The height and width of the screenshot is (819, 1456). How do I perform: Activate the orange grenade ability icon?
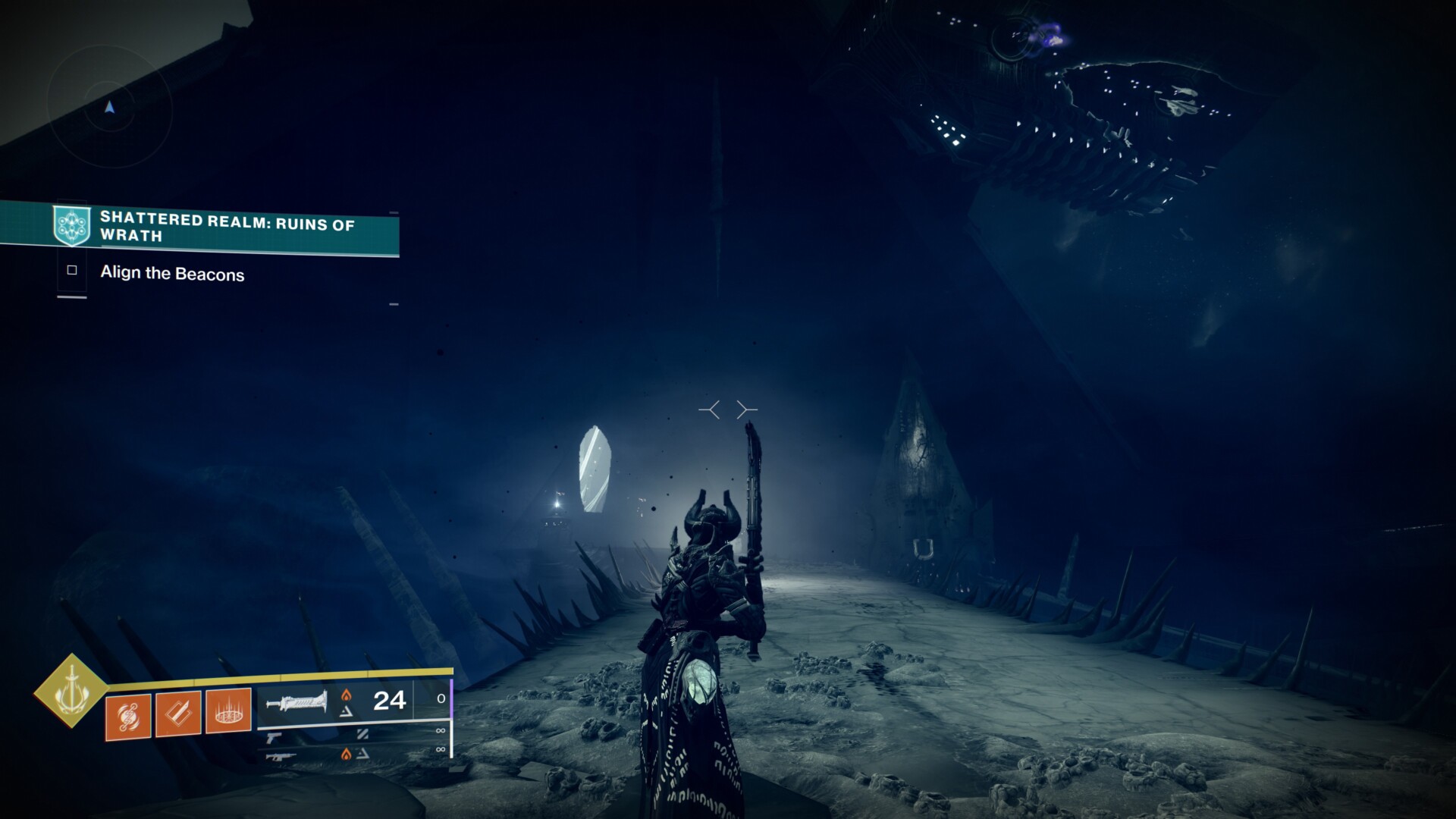127,716
